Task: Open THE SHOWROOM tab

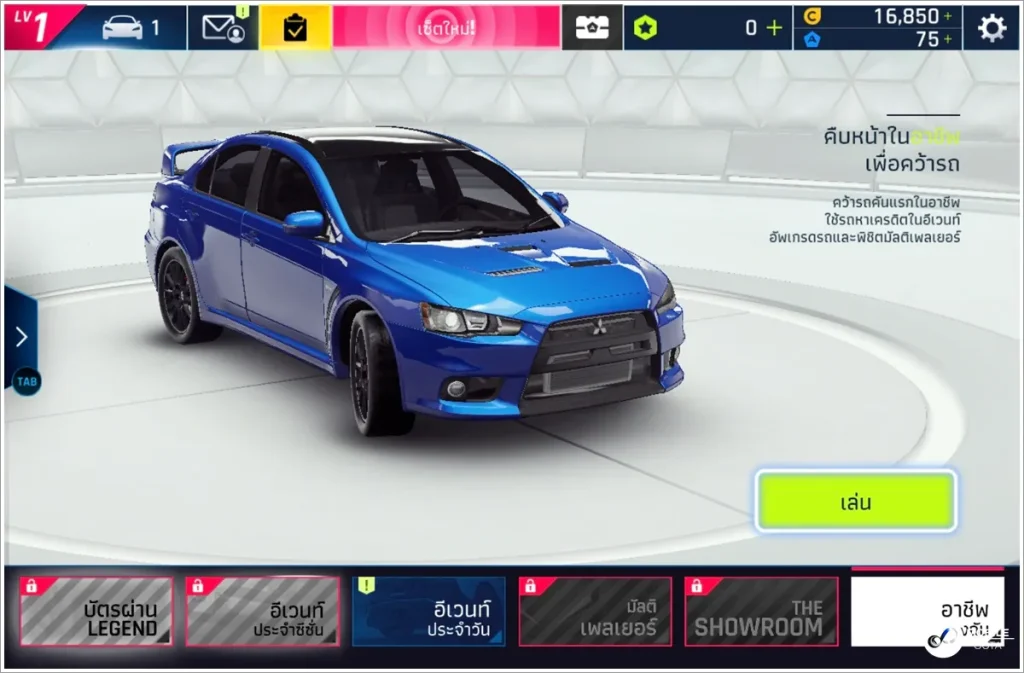Action: coord(760,611)
